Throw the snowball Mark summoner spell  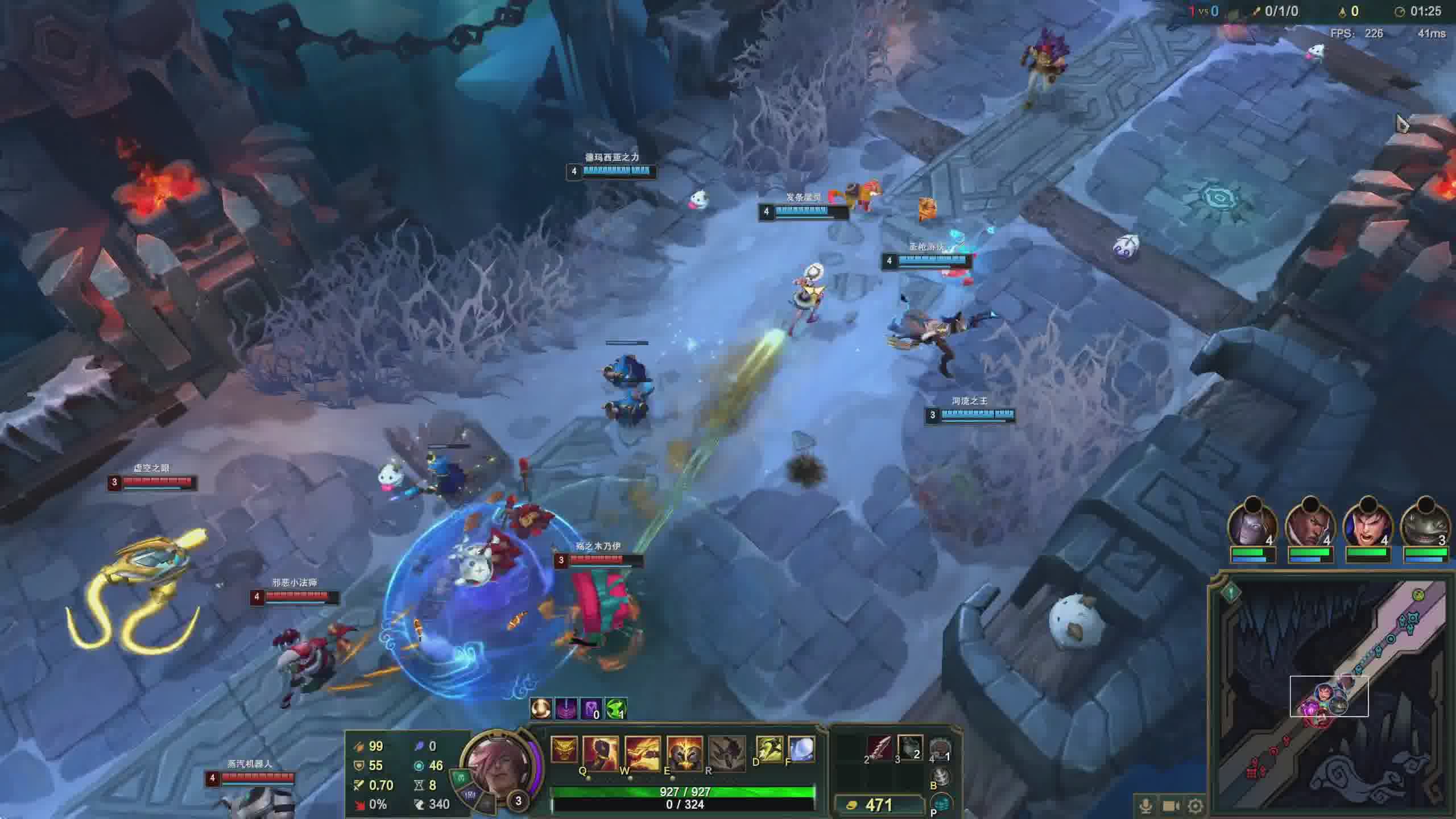(801, 749)
